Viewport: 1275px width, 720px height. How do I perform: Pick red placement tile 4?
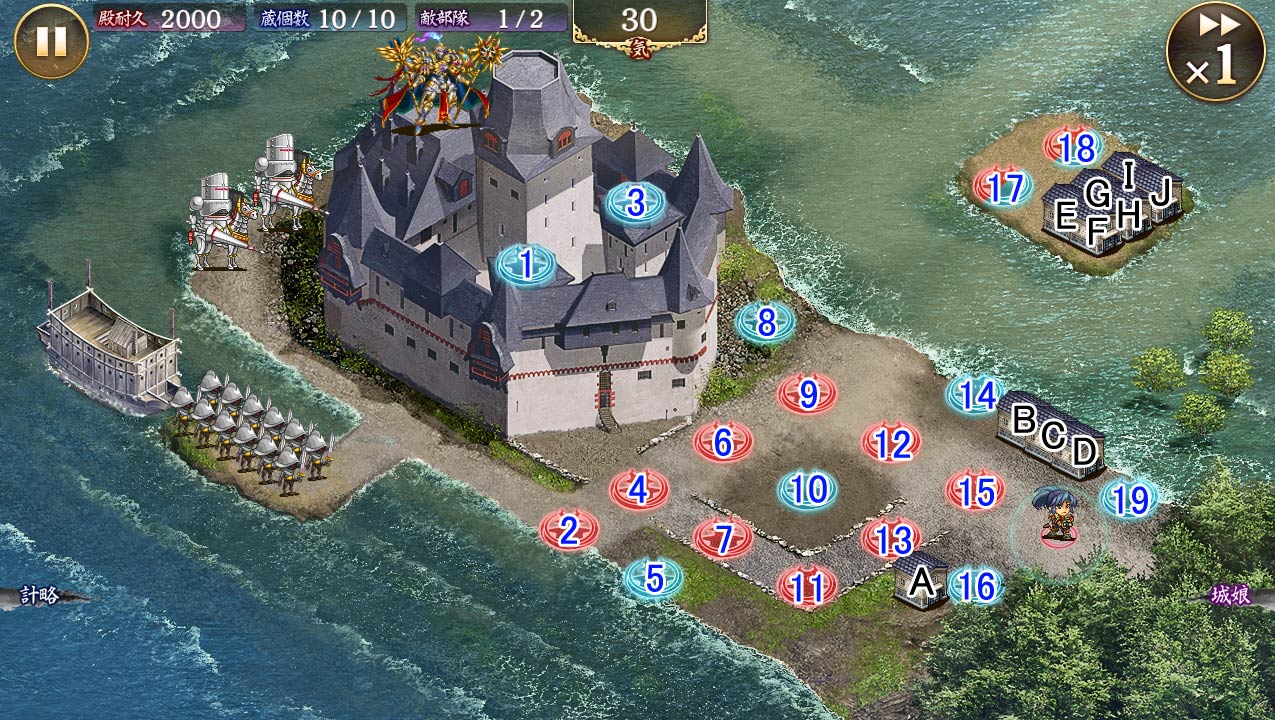(x=639, y=489)
